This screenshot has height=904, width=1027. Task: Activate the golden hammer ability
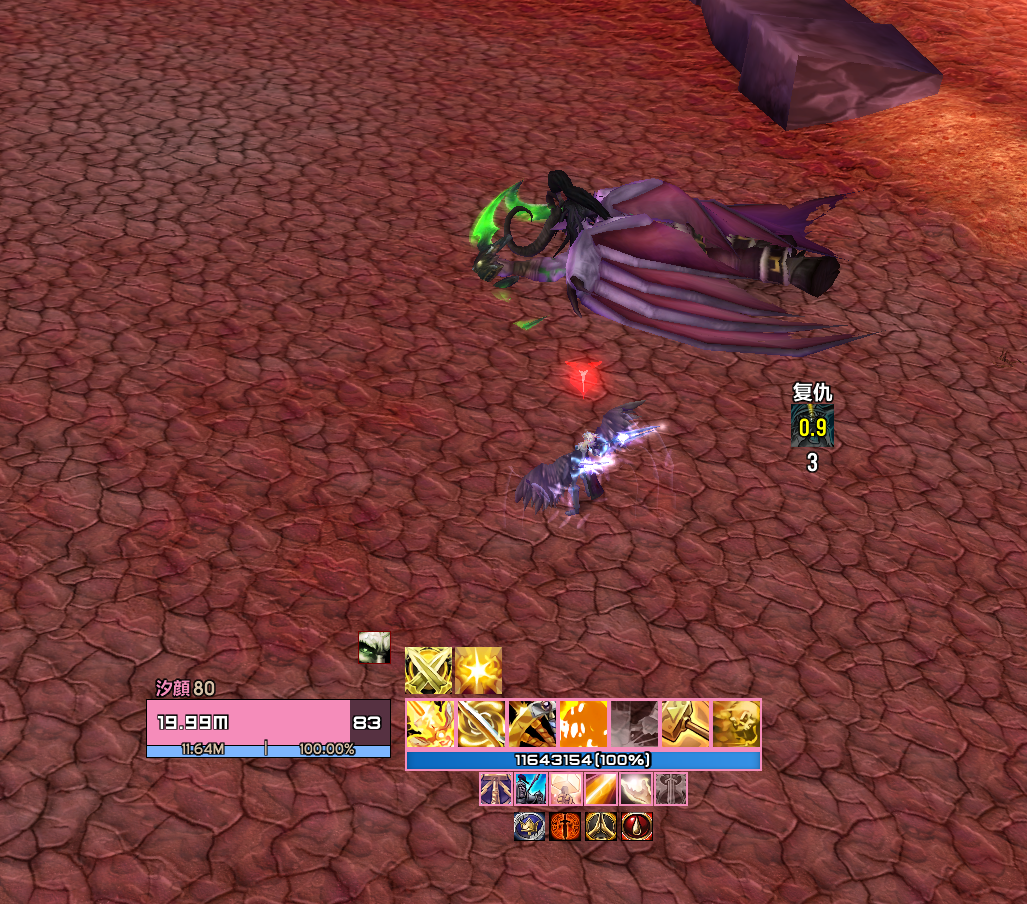[x=686, y=724]
